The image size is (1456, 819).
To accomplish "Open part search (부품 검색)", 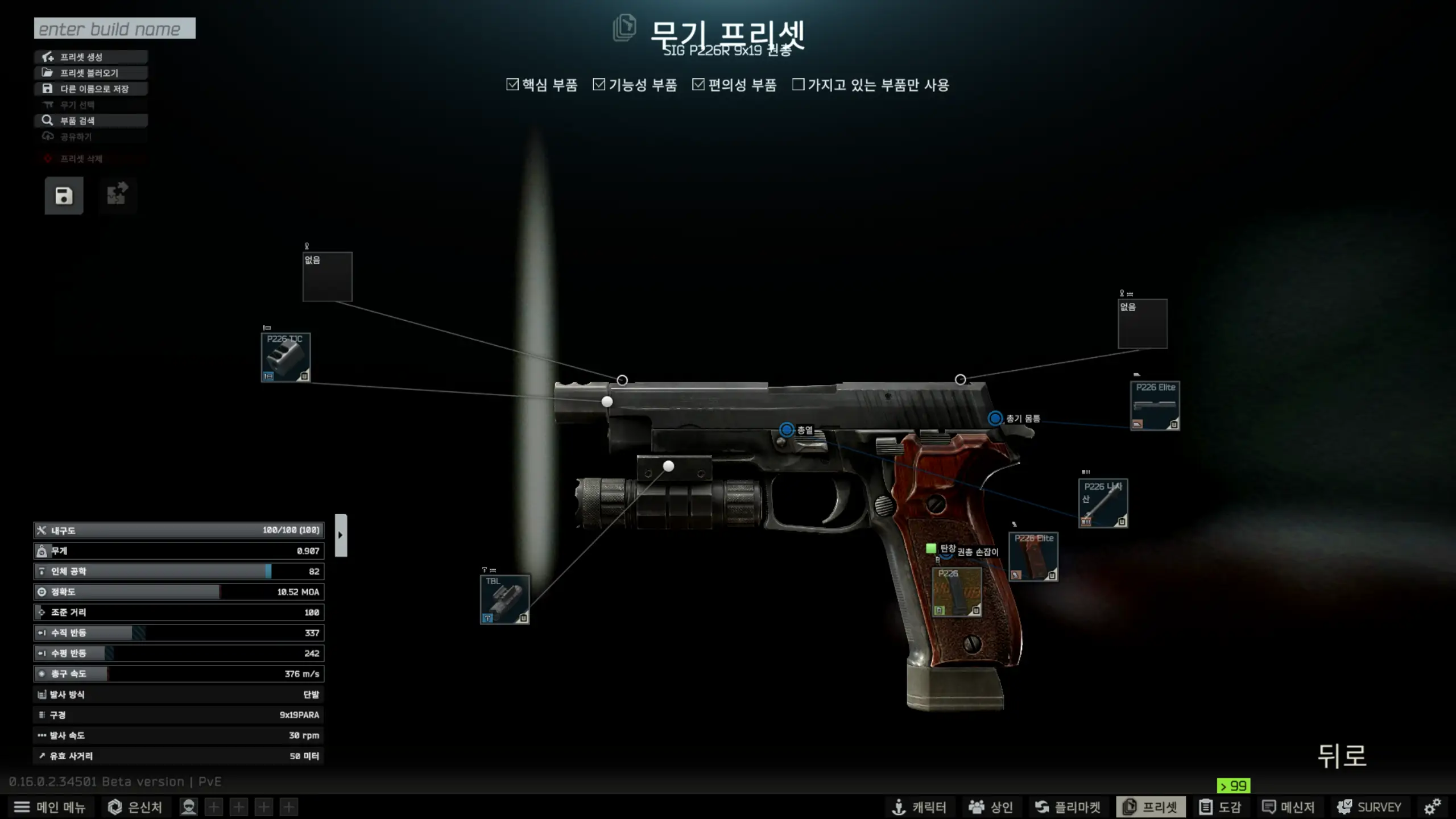I will coord(91,121).
